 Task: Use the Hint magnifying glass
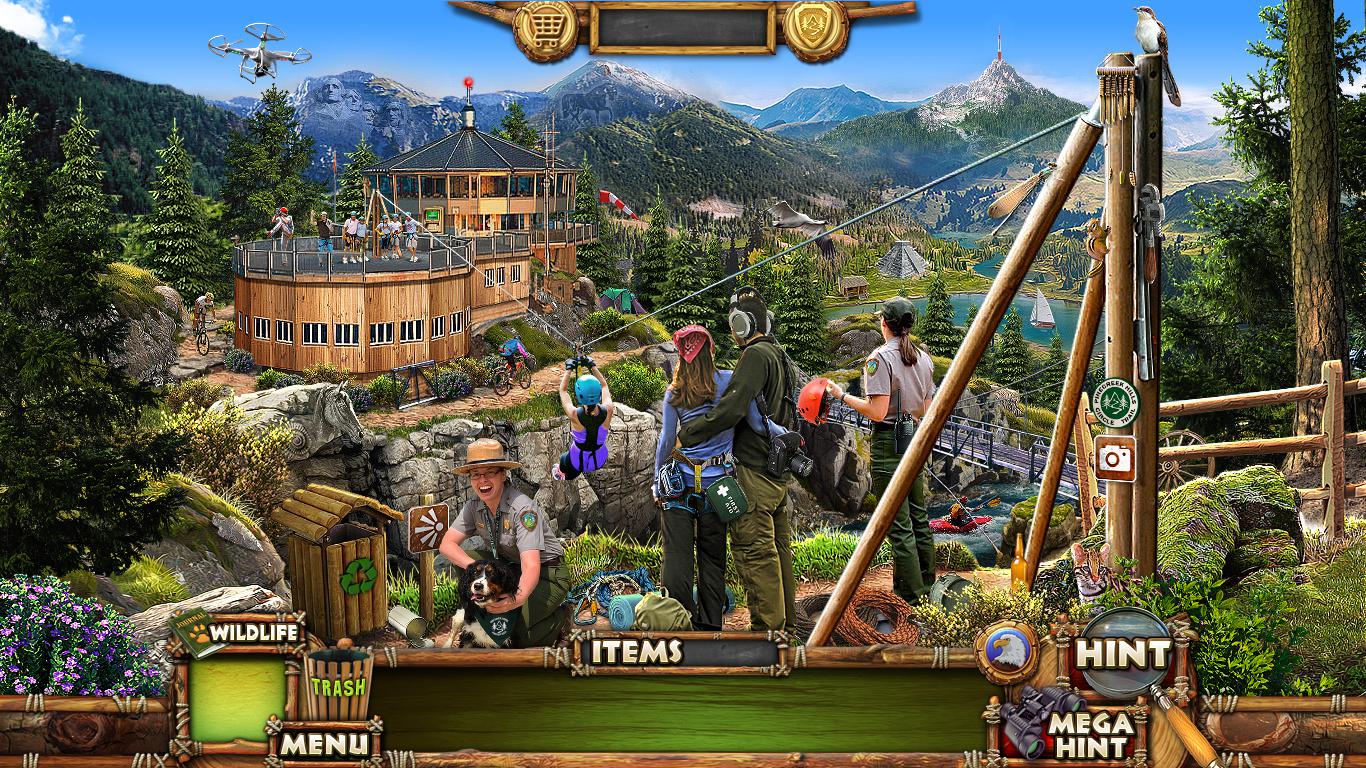click(1124, 653)
